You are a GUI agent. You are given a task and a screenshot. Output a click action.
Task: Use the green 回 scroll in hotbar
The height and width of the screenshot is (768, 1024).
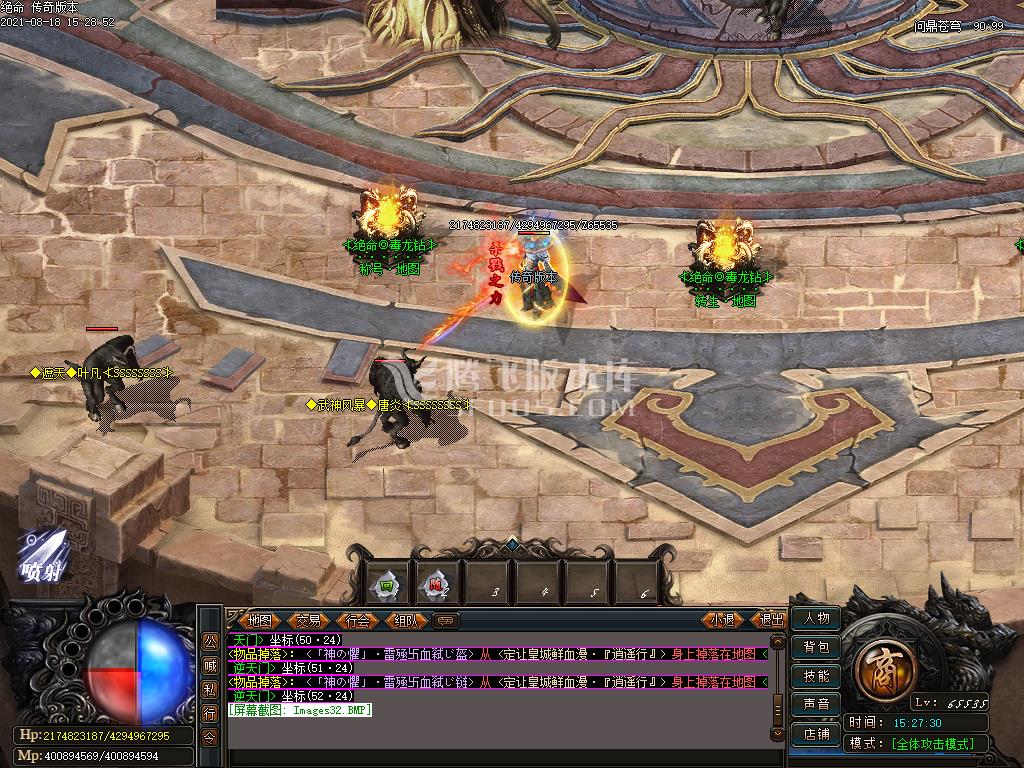coord(386,585)
